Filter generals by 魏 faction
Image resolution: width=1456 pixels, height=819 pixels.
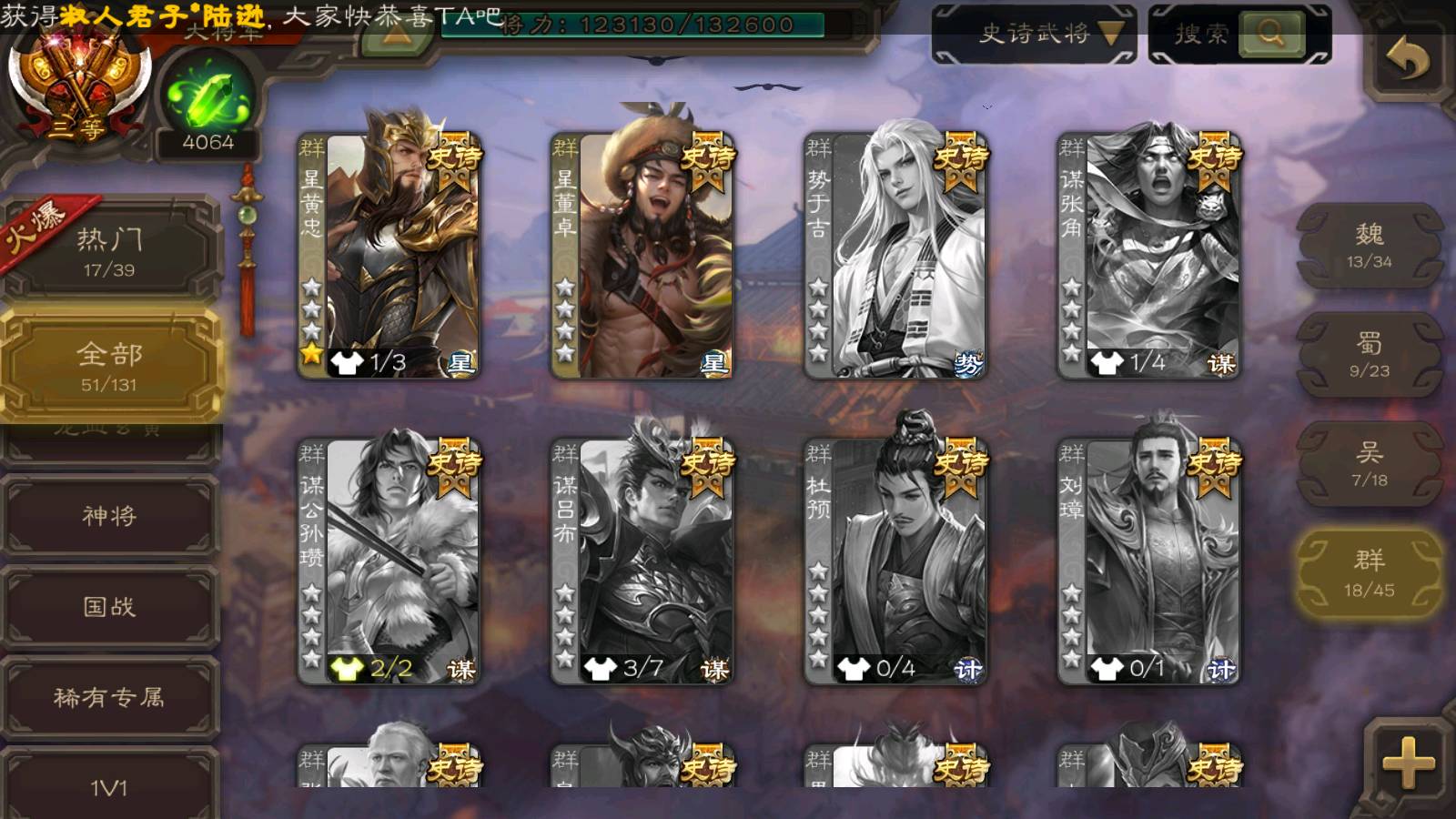[x=1369, y=246]
